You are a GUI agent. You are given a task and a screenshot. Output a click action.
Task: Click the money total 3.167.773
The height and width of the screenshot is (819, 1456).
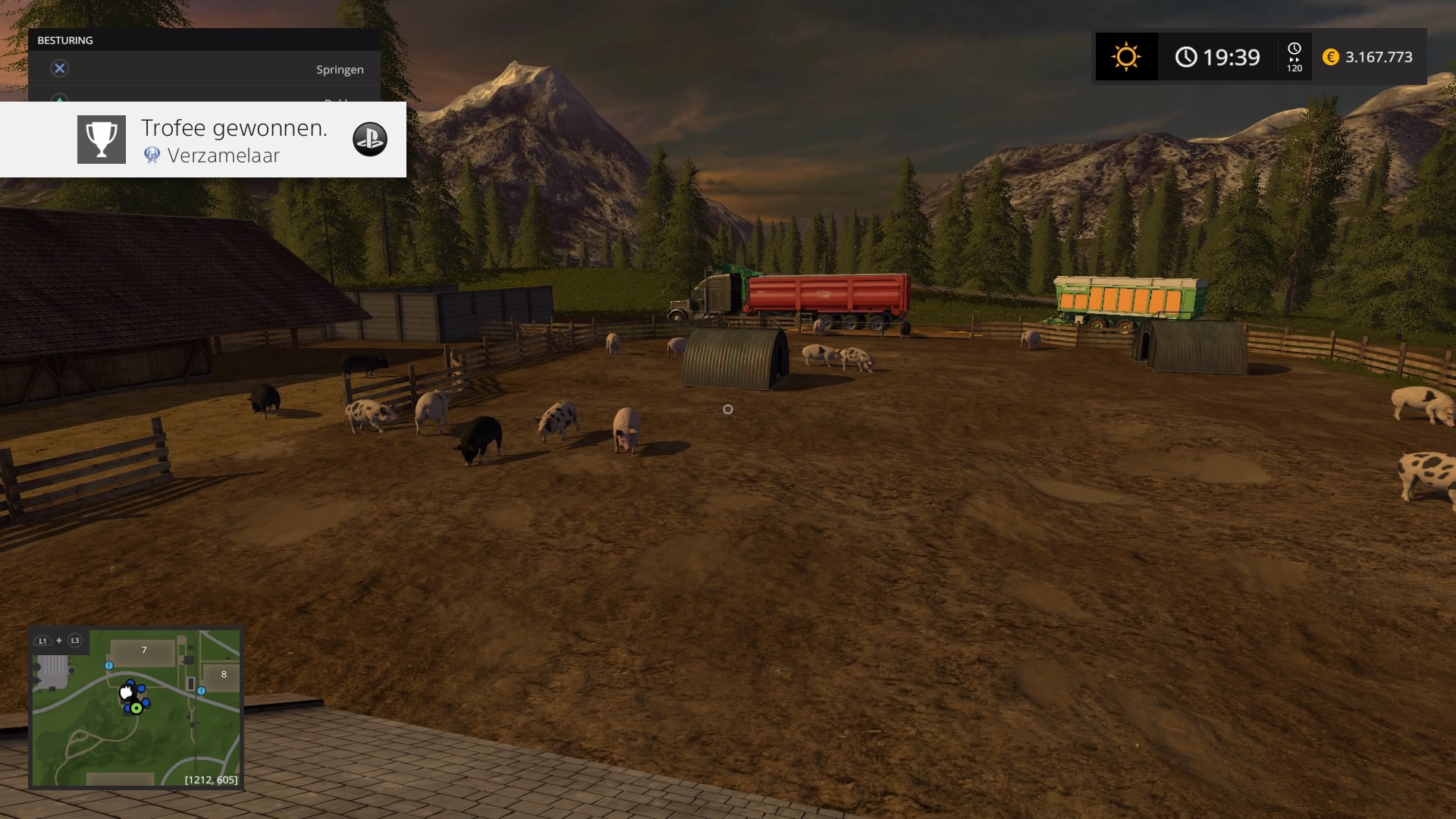click(1378, 57)
